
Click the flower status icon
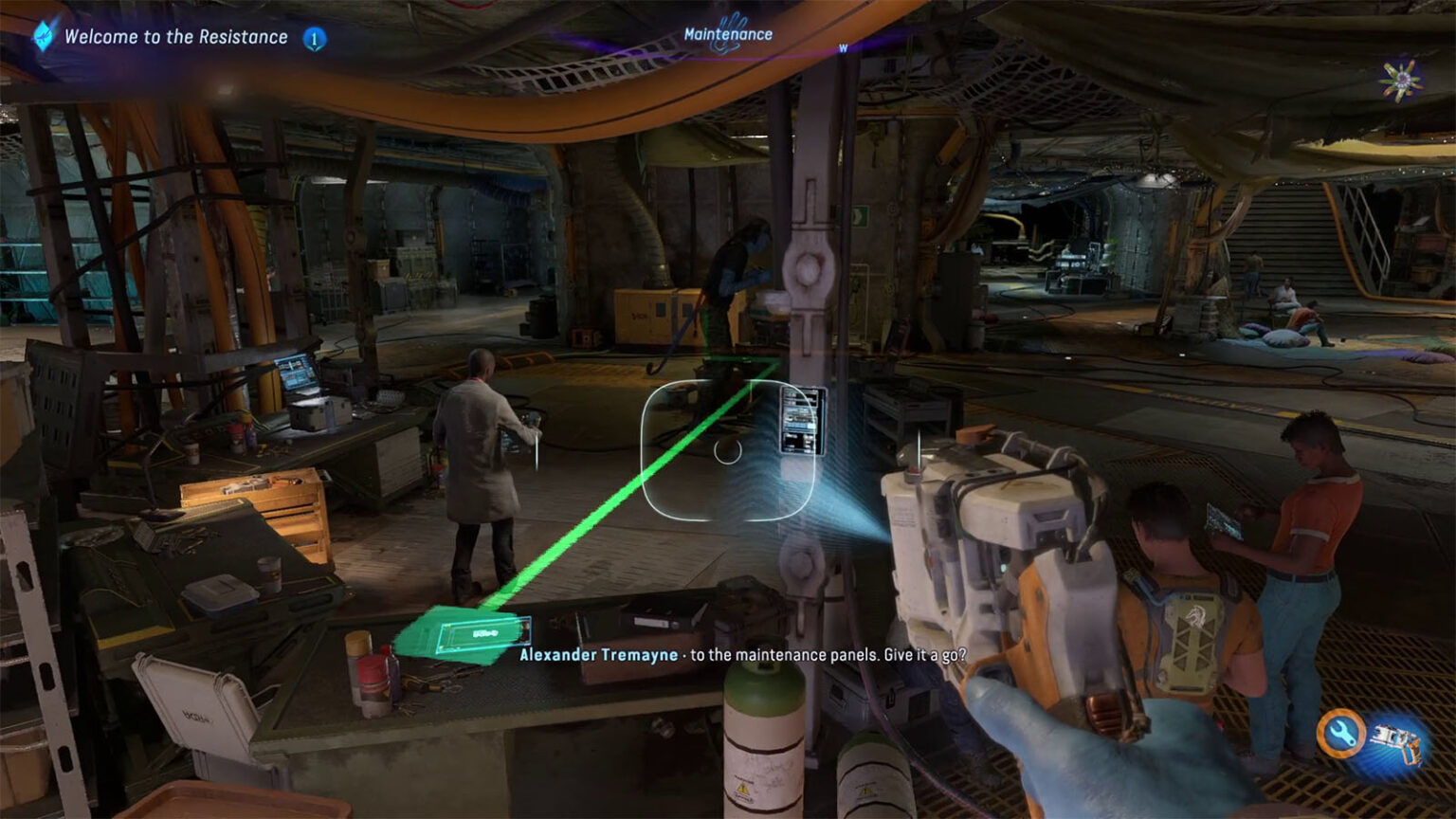tap(1400, 80)
